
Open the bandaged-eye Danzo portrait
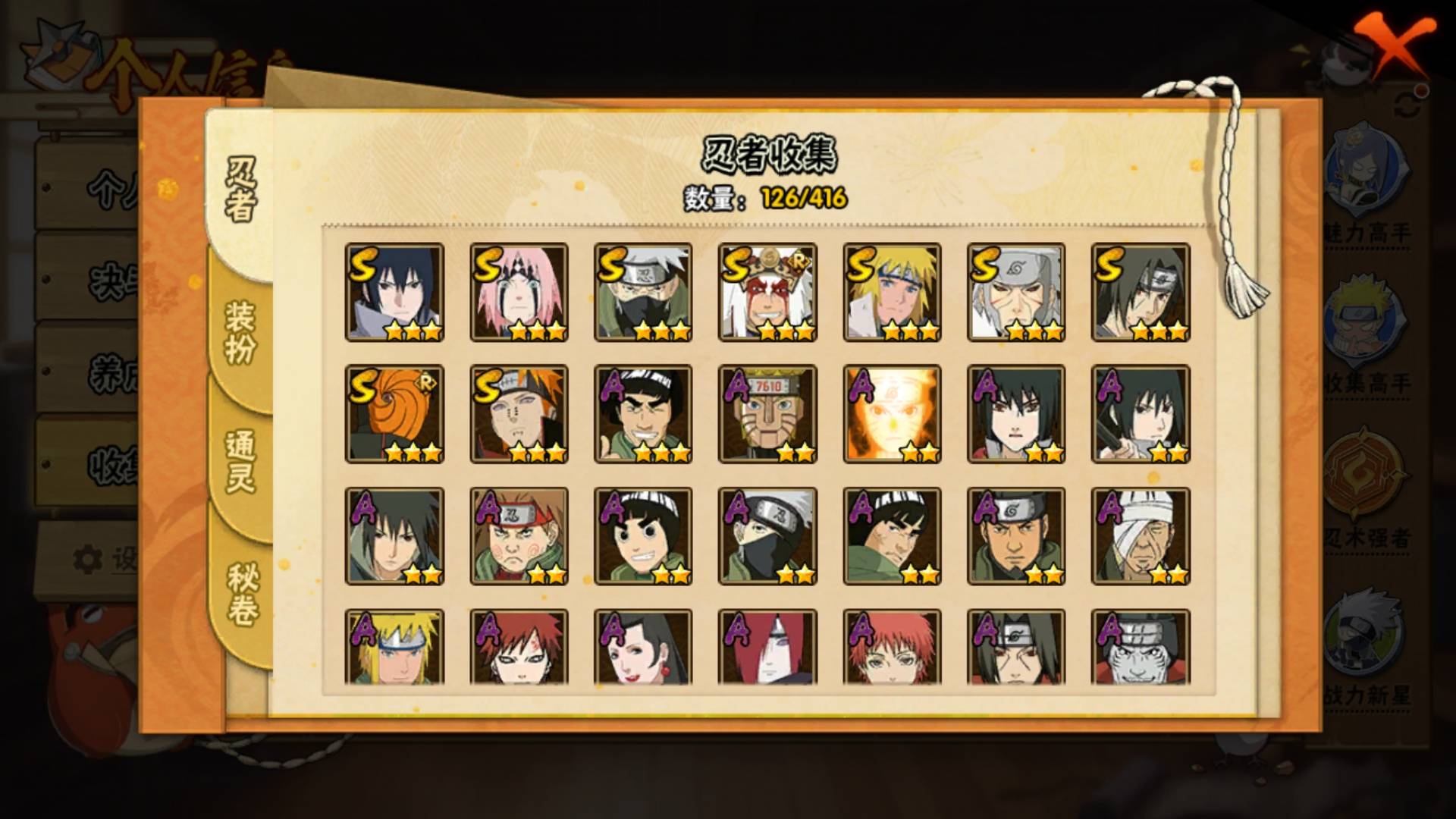1141,536
